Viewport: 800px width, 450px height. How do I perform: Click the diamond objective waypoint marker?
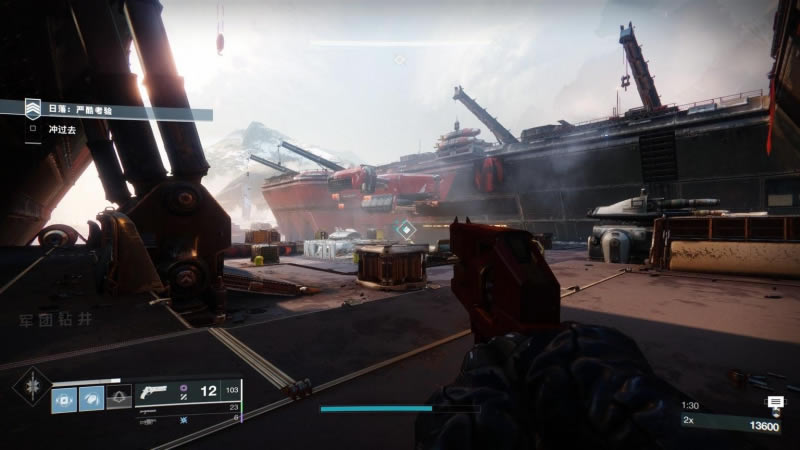point(404,231)
